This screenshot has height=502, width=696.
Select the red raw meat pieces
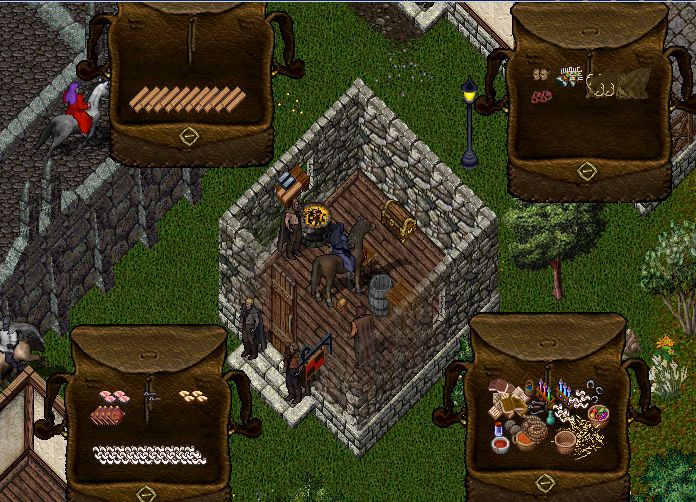coord(542,97)
